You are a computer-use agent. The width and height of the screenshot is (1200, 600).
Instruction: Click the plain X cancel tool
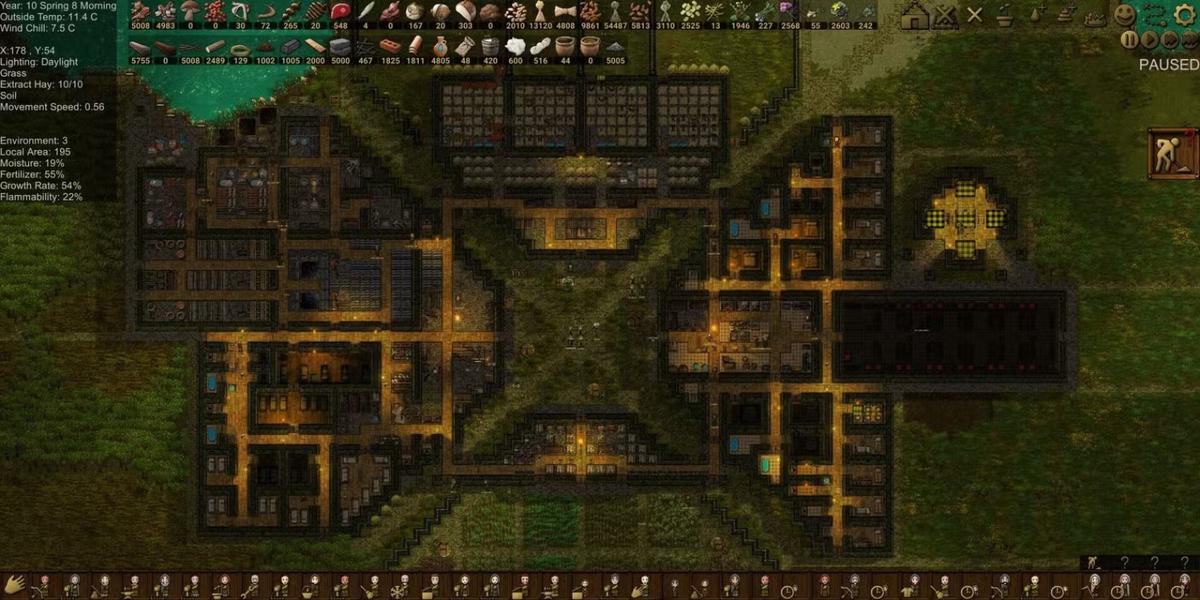point(975,15)
